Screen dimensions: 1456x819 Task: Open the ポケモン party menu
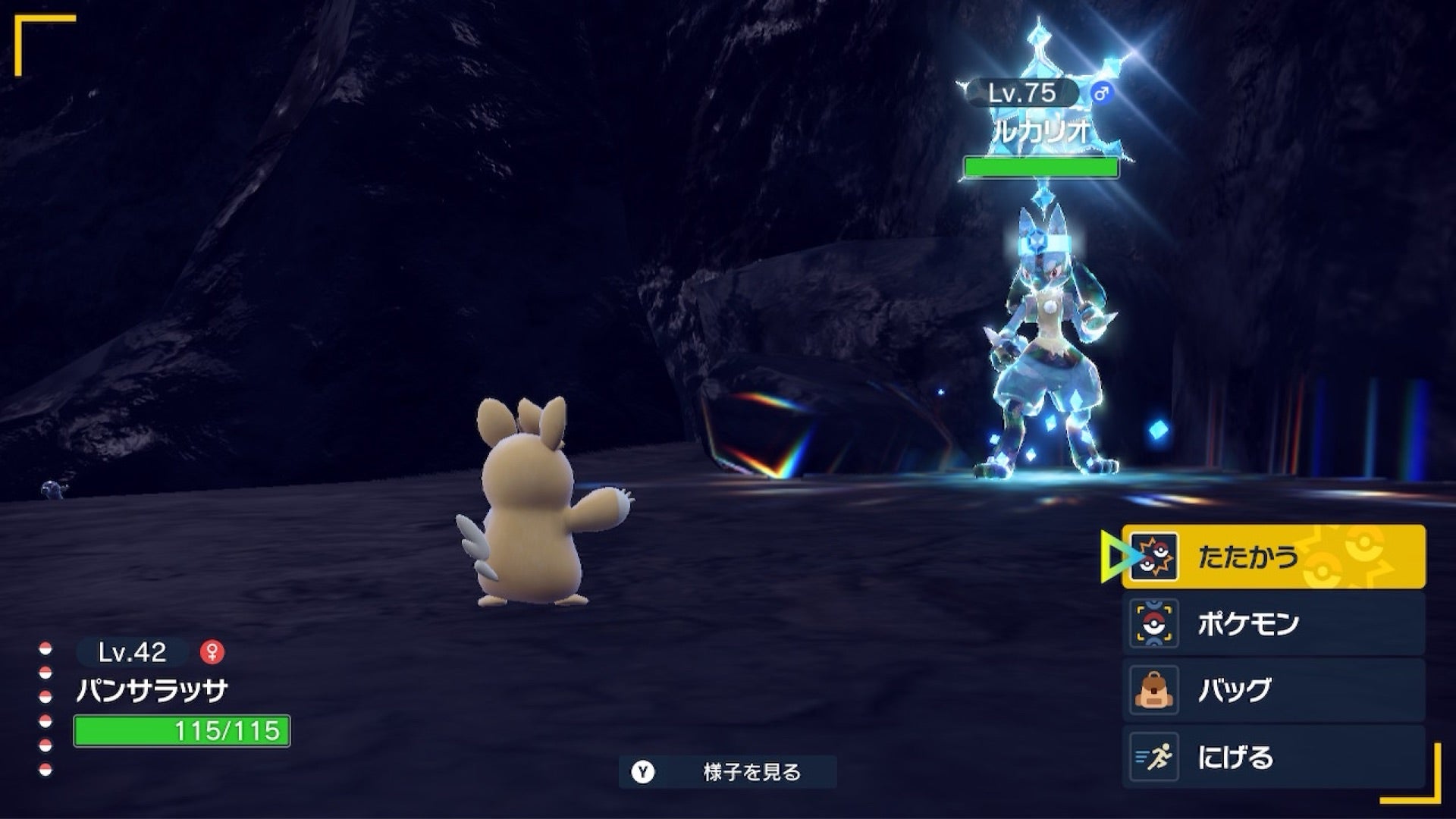click(1272, 623)
